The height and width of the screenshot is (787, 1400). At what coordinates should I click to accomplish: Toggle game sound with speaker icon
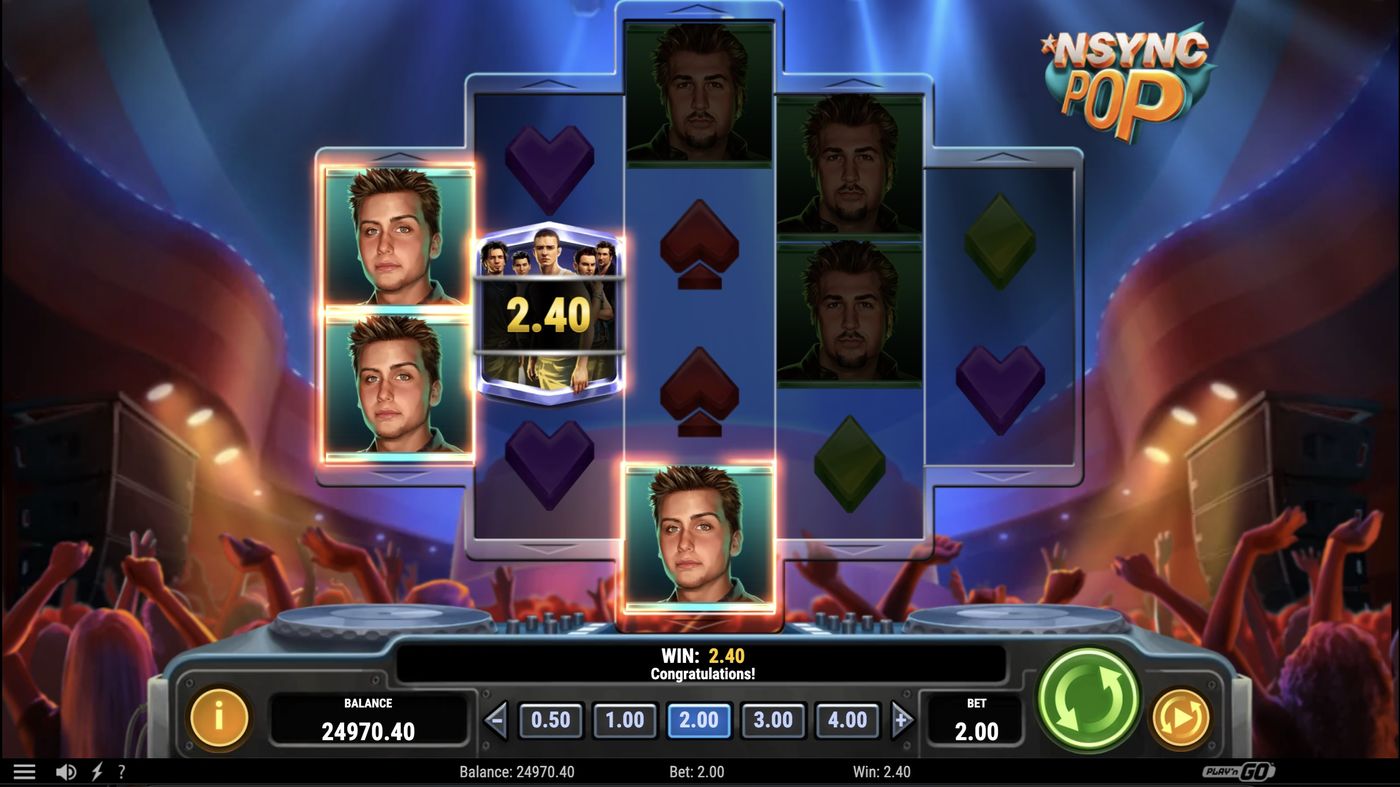[66, 770]
